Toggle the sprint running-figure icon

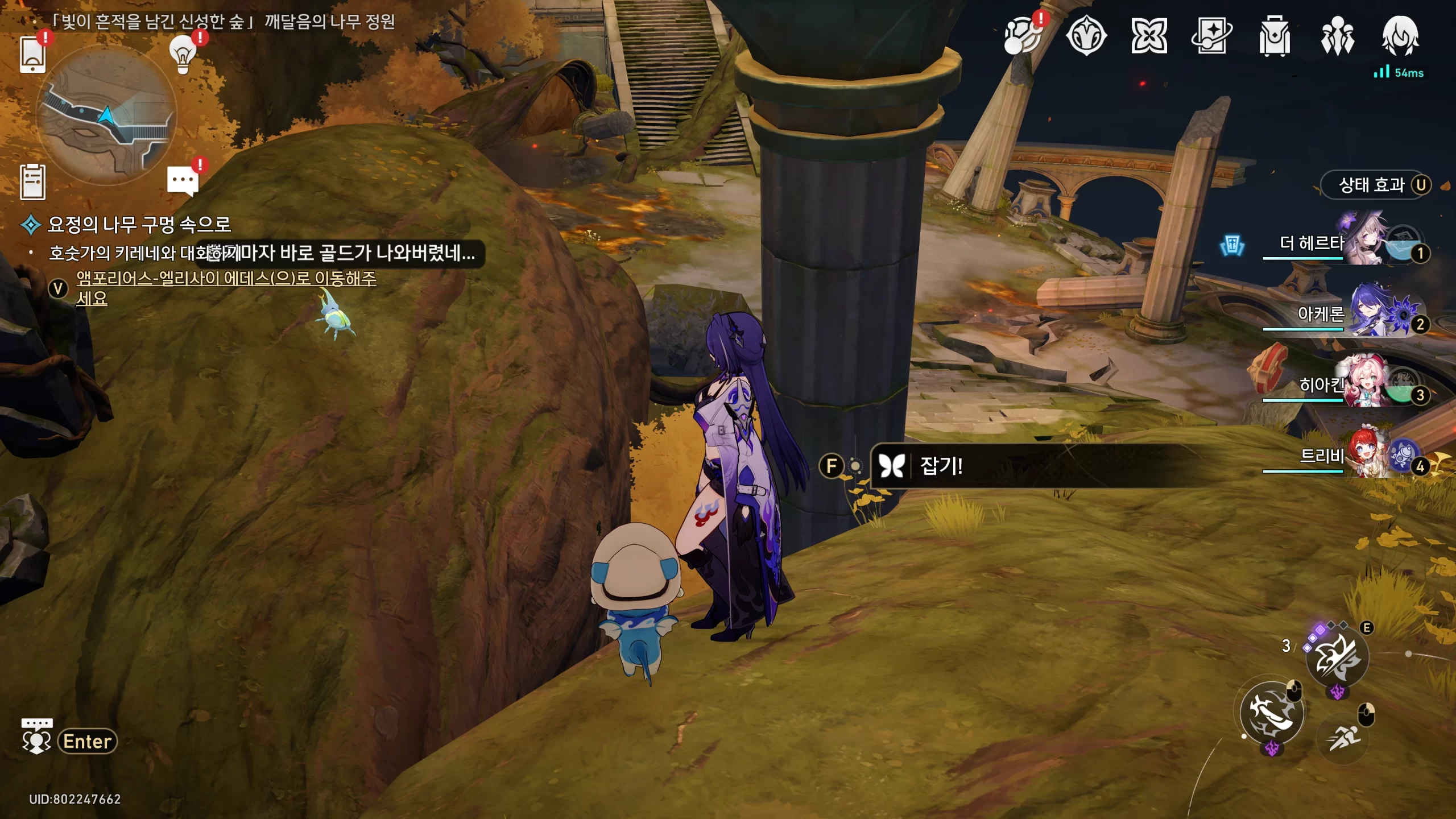pyautogui.click(x=1343, y=738)
